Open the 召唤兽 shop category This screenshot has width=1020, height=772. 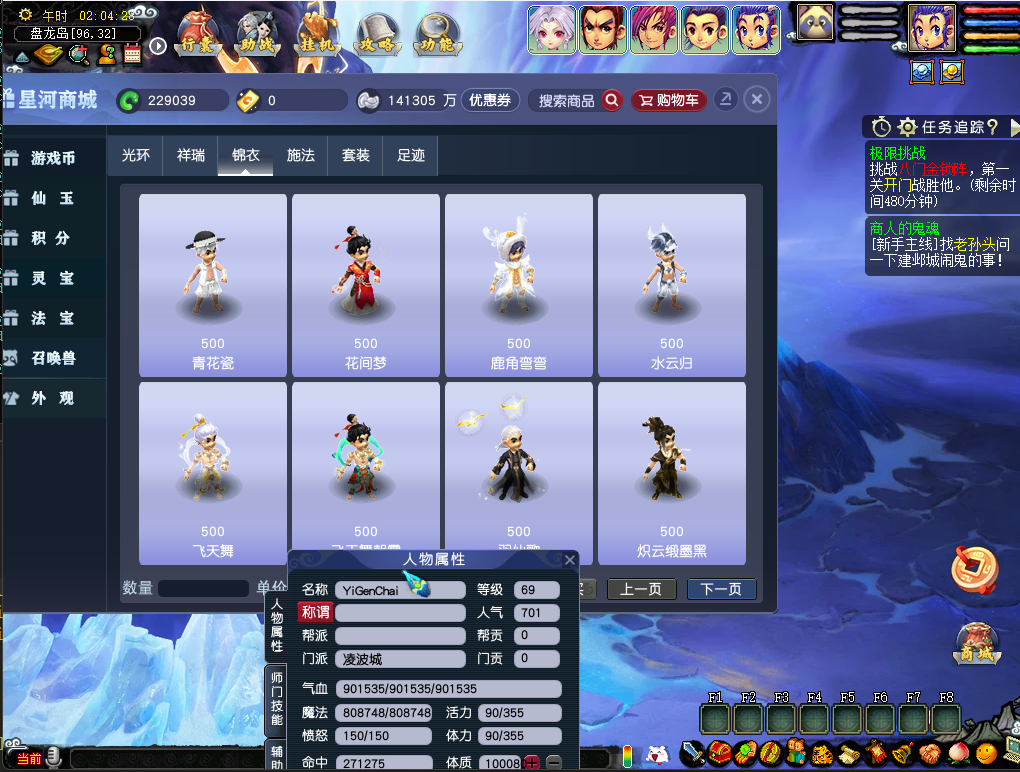pyautogui.click(x=53, y=358)
